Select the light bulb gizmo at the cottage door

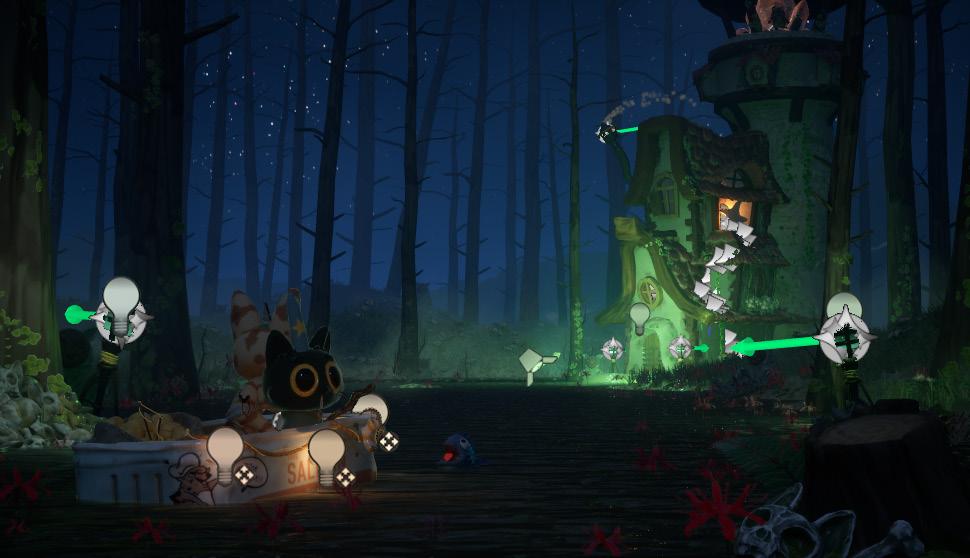click(x=640, y=317)
